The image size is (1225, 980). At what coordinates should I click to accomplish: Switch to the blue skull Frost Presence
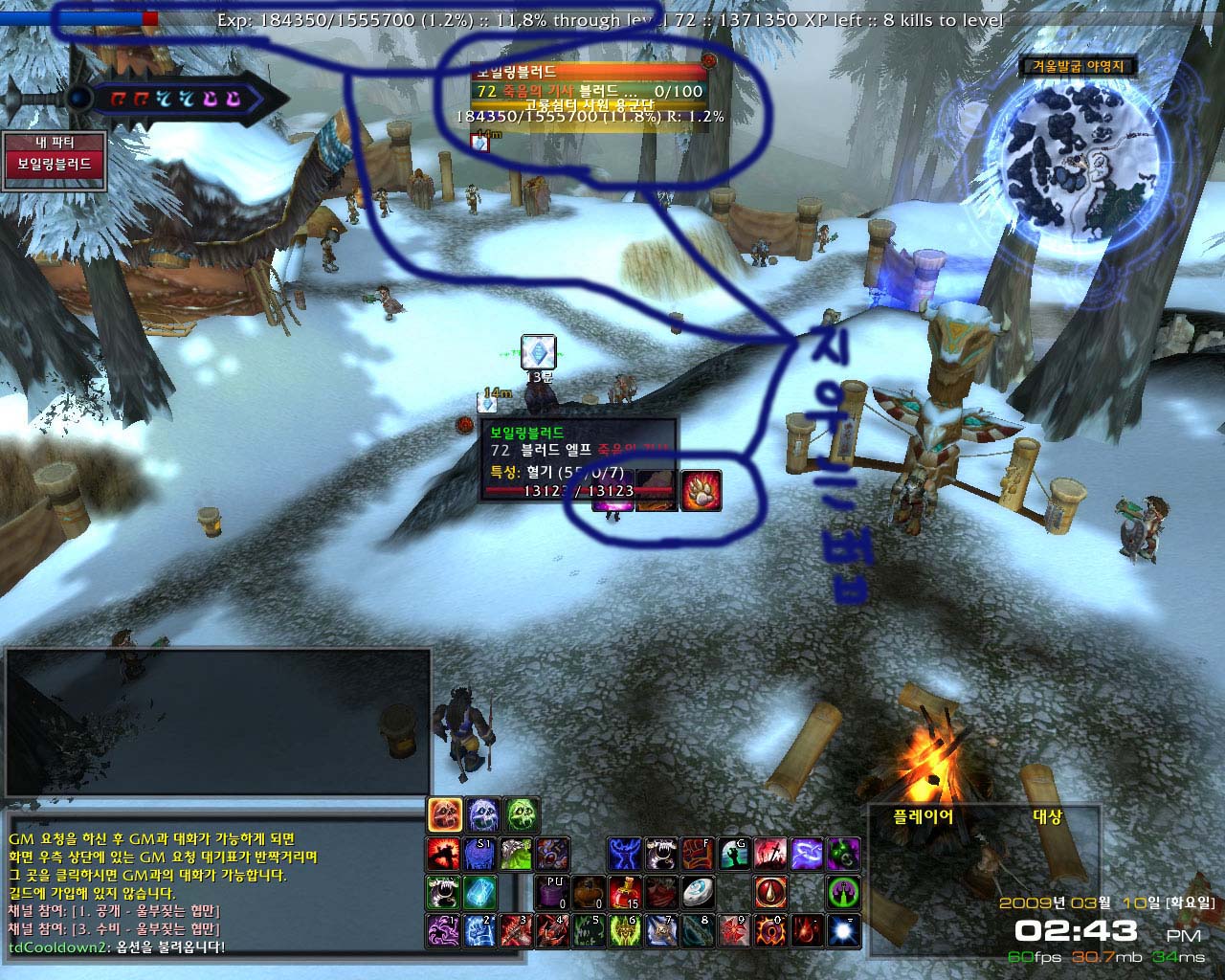481,815
